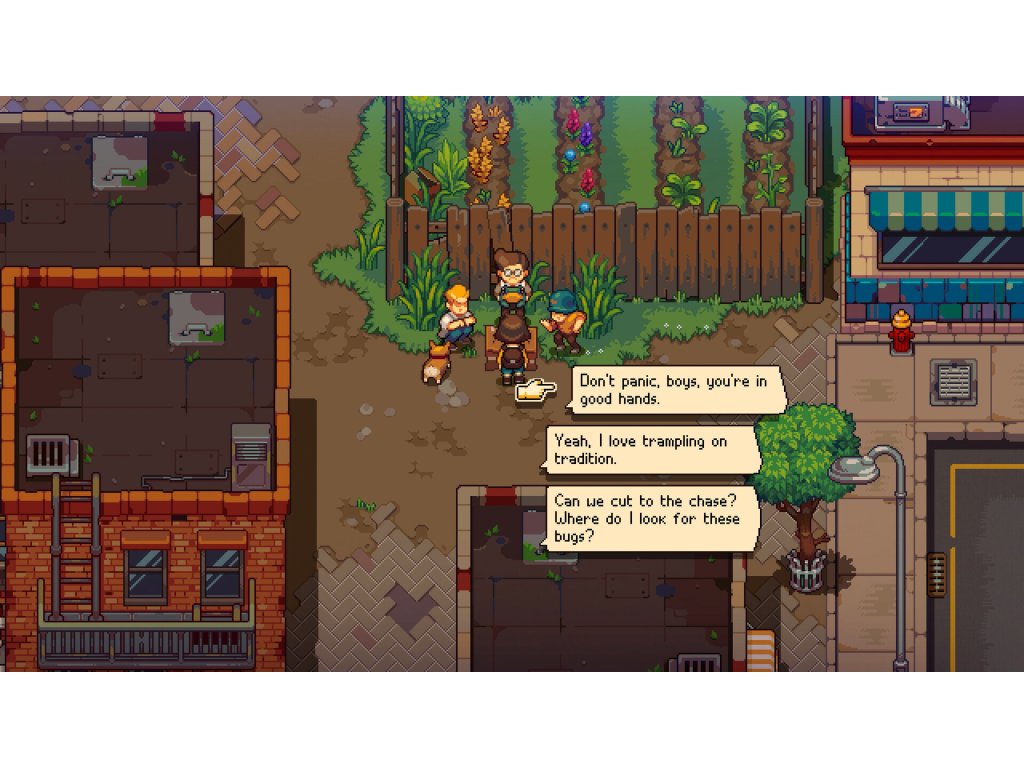Select the "I love trampling on tradition" response
1024x768 pixels.
point(651,450)
